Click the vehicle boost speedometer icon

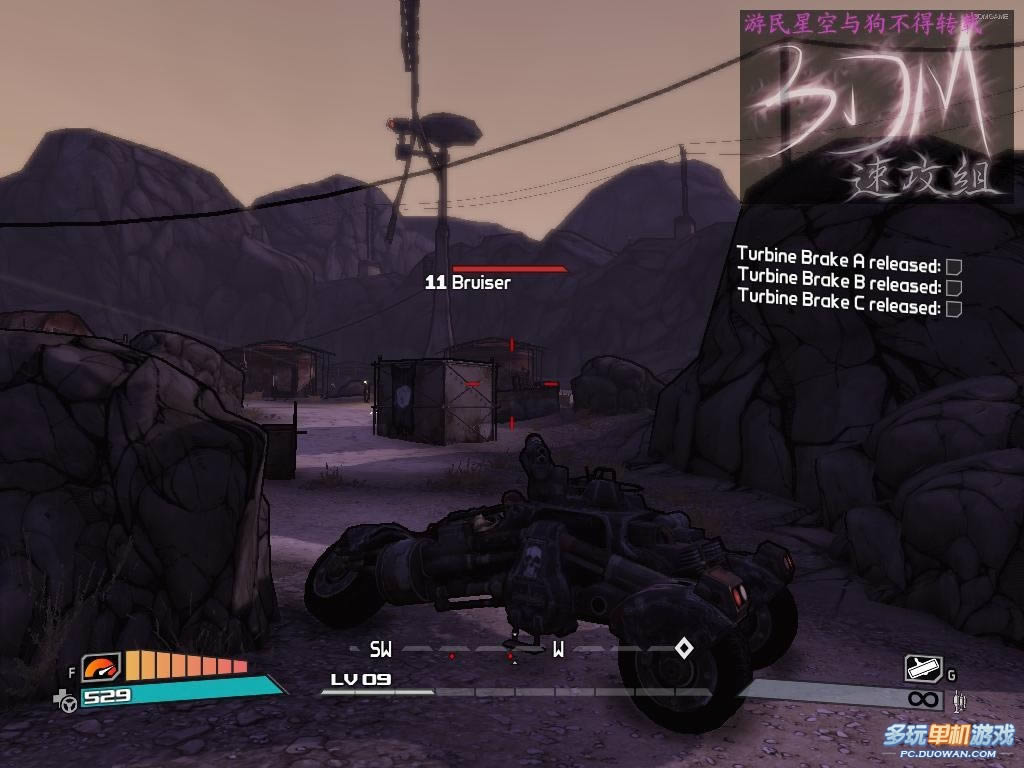[100, 667]
